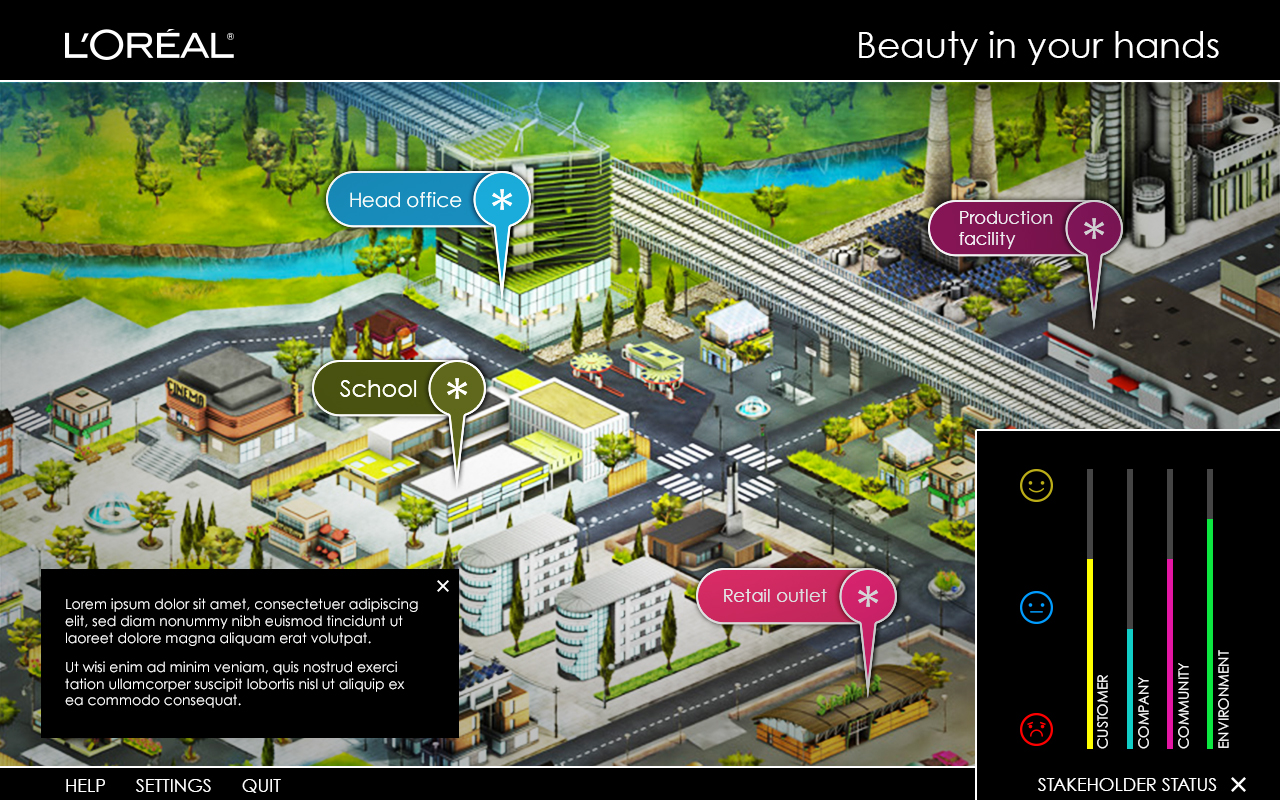Select the Production facility marker
1280x800 pixels.
(x=1024, y=228)
